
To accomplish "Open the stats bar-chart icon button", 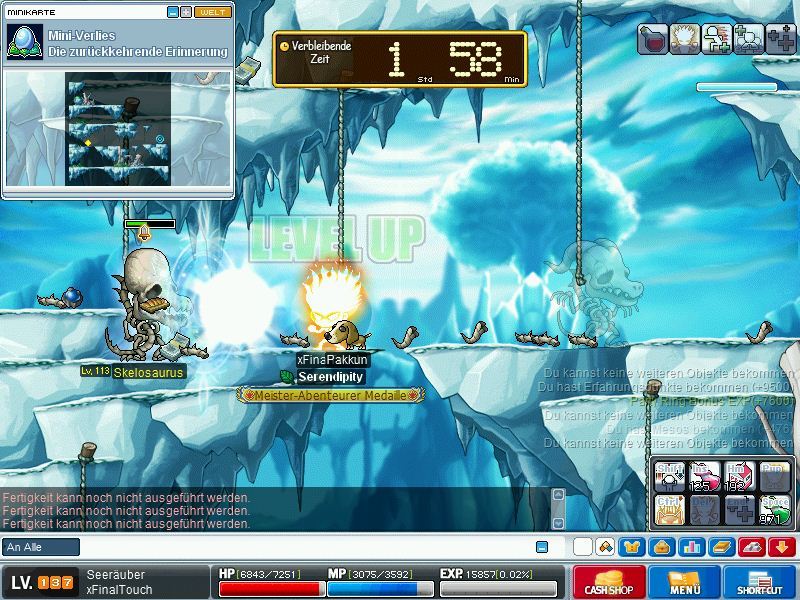I will pyautogui.click(x=691, y=547).
